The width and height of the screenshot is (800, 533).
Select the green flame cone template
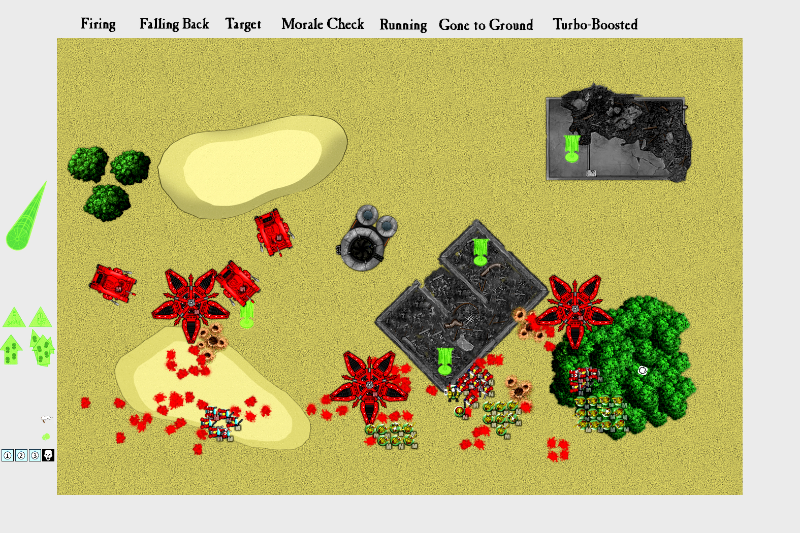coord(25,218)
